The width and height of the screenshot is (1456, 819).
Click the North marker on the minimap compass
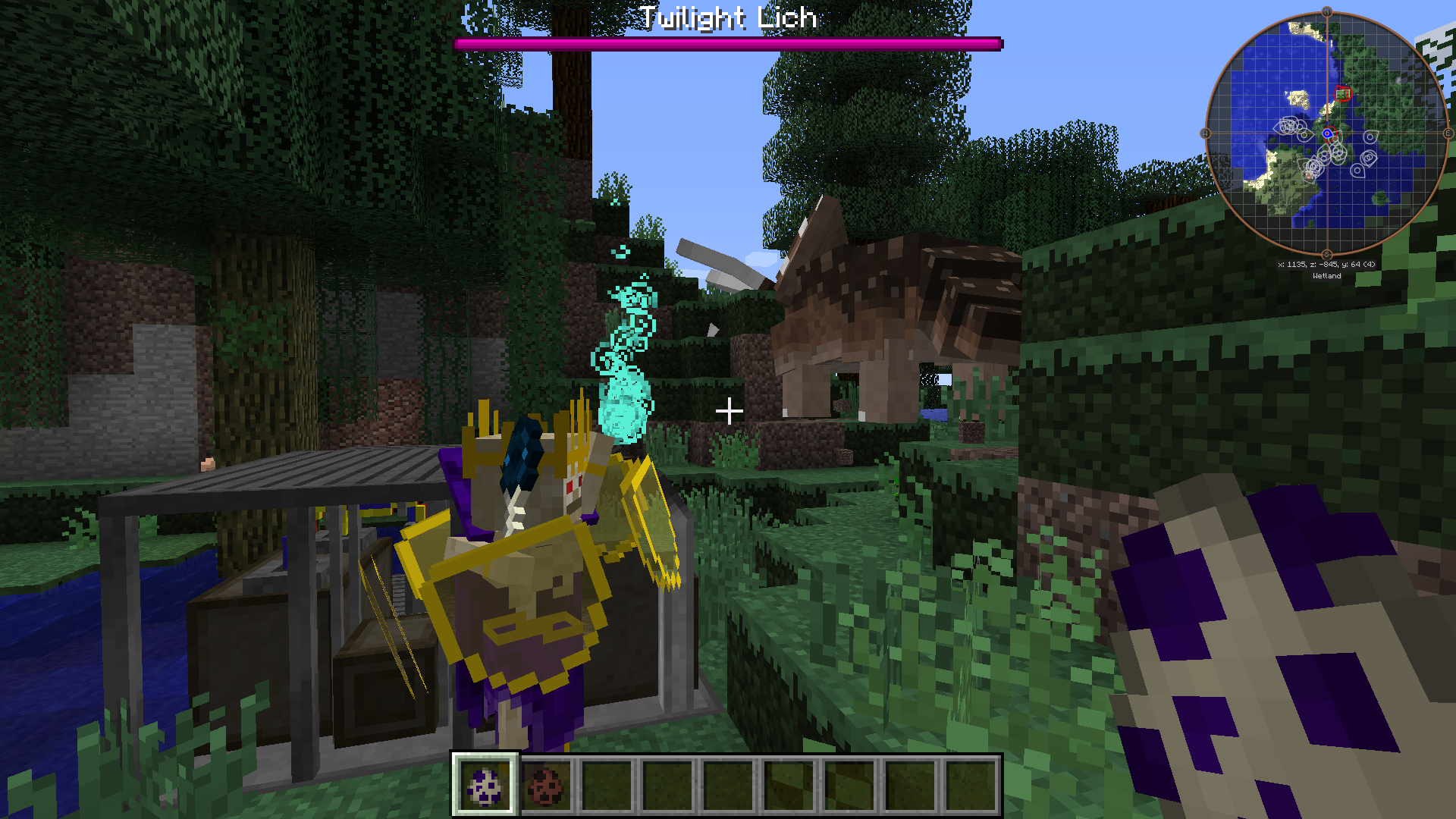tap(1327, 11)
